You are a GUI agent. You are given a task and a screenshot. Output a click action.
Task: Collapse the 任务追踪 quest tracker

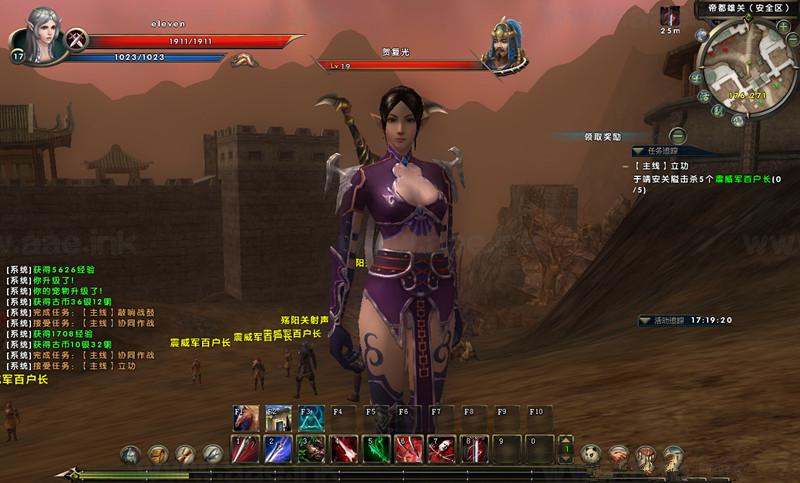tap(639, 152)
